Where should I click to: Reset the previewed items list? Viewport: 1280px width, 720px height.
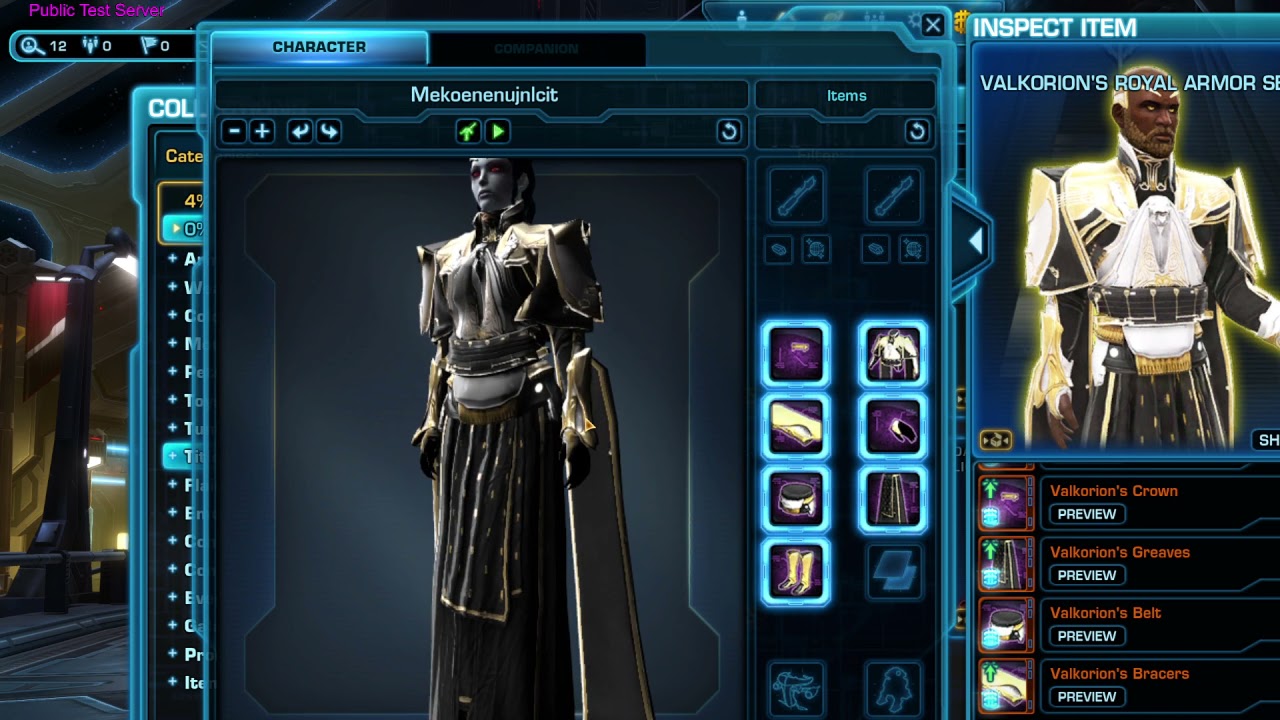(x=916, y=131)
